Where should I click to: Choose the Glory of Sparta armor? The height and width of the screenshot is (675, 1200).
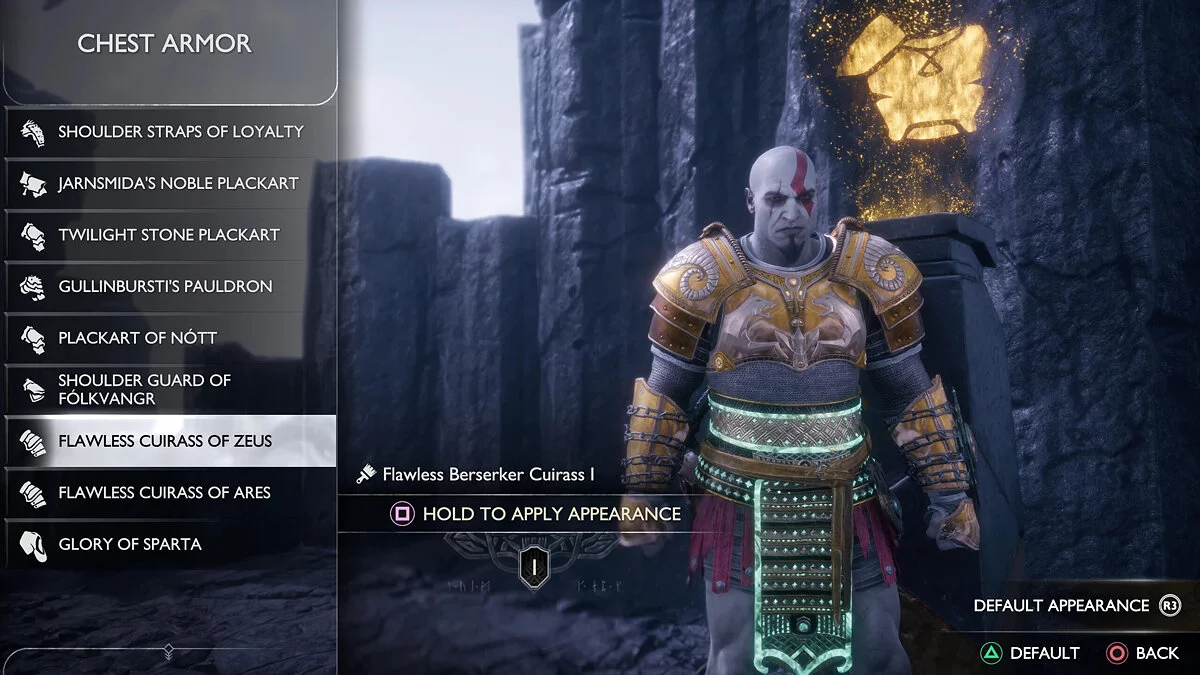click(x=170, y=544)
